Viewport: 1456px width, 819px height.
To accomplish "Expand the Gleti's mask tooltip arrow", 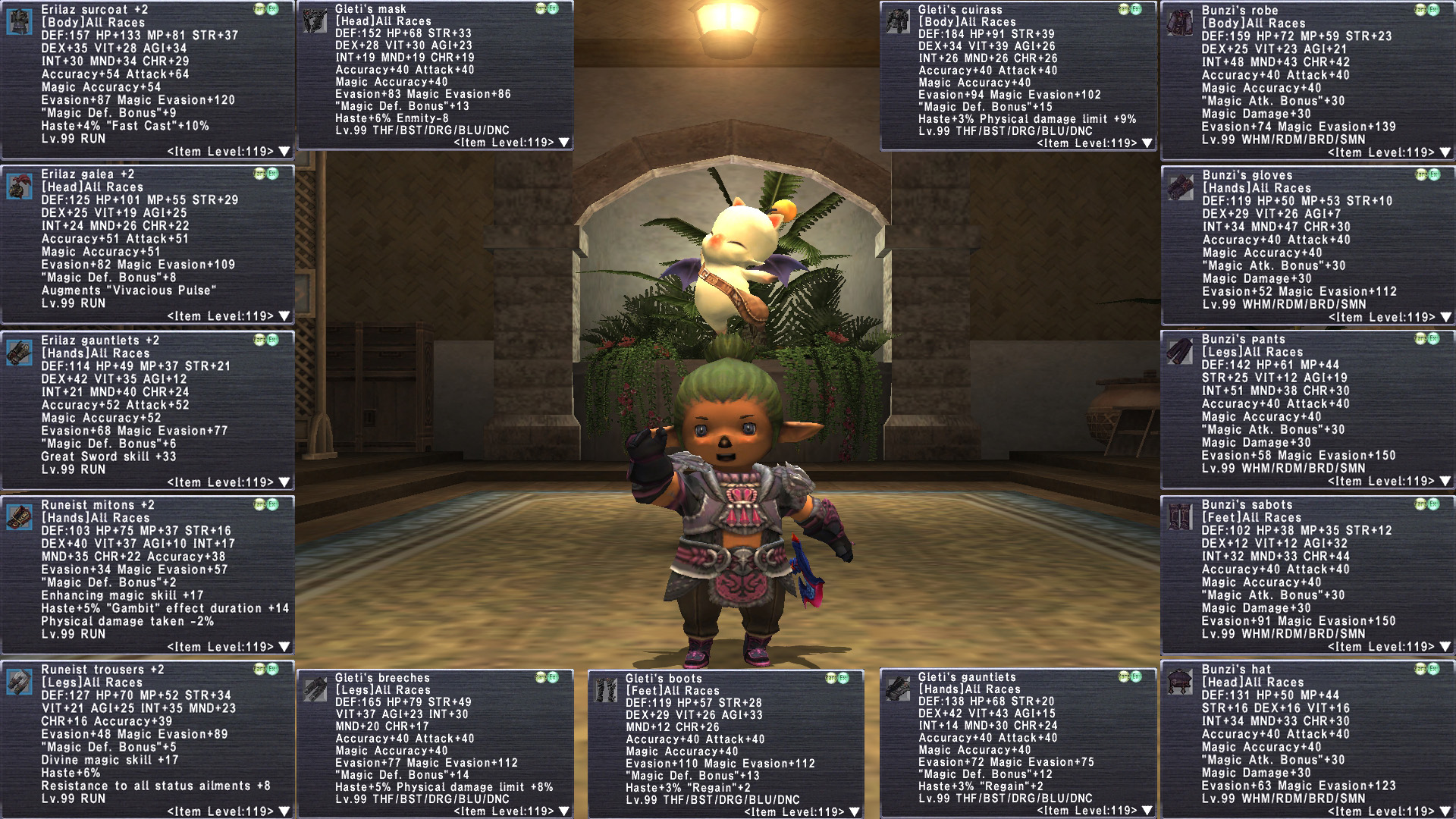I will (563, 143).
